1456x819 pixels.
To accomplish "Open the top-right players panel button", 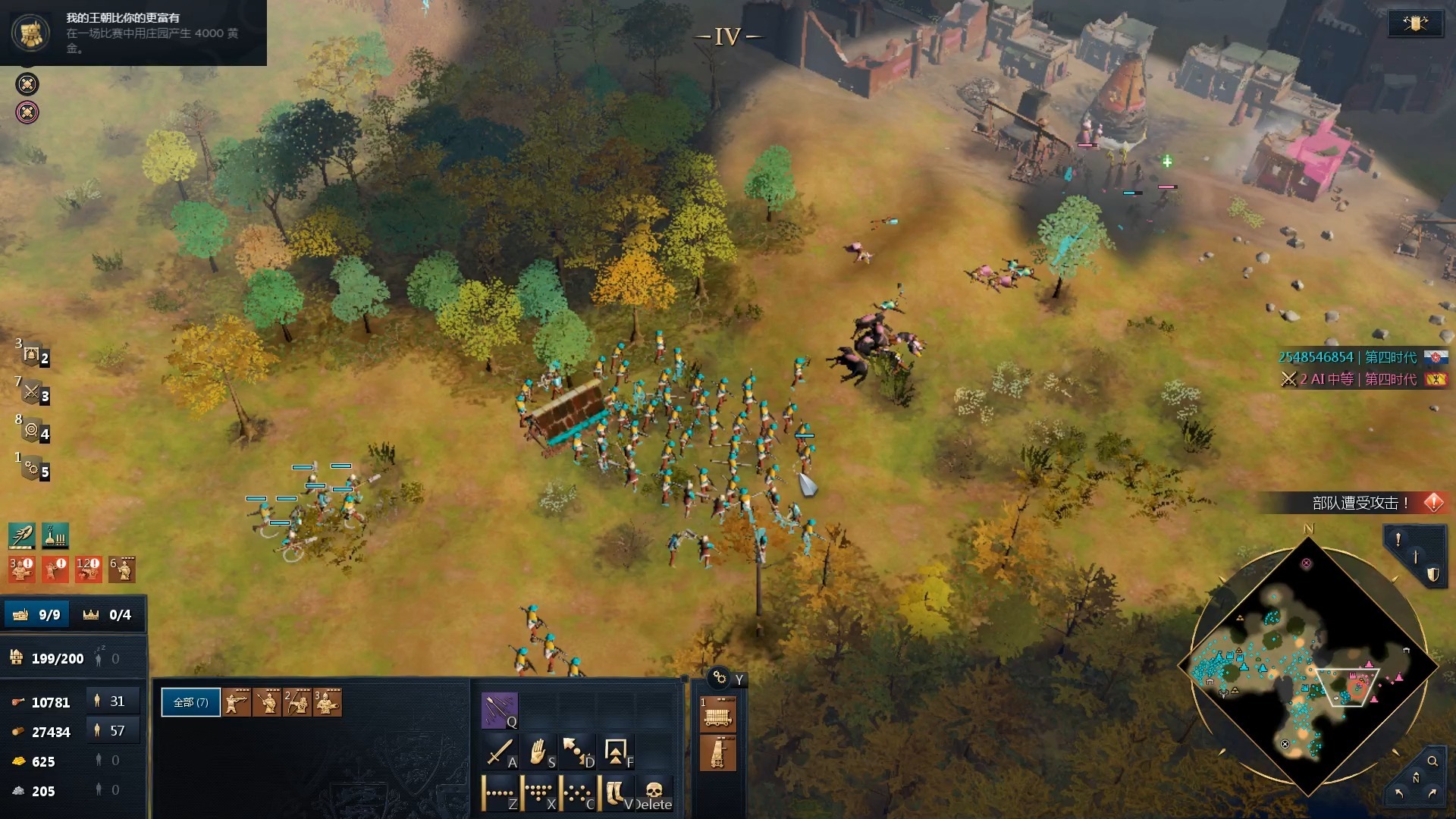I will click(x=1414, y=24).
